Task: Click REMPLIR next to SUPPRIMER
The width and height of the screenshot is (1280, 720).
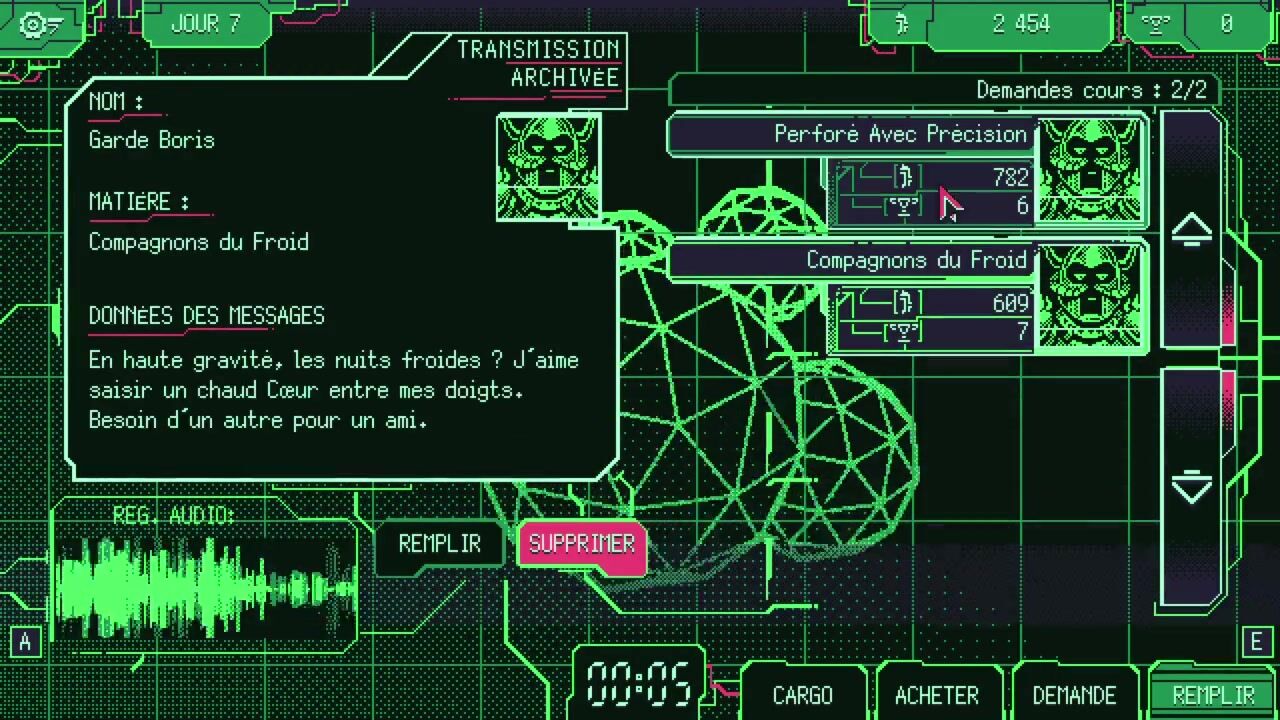Action: 439,545
